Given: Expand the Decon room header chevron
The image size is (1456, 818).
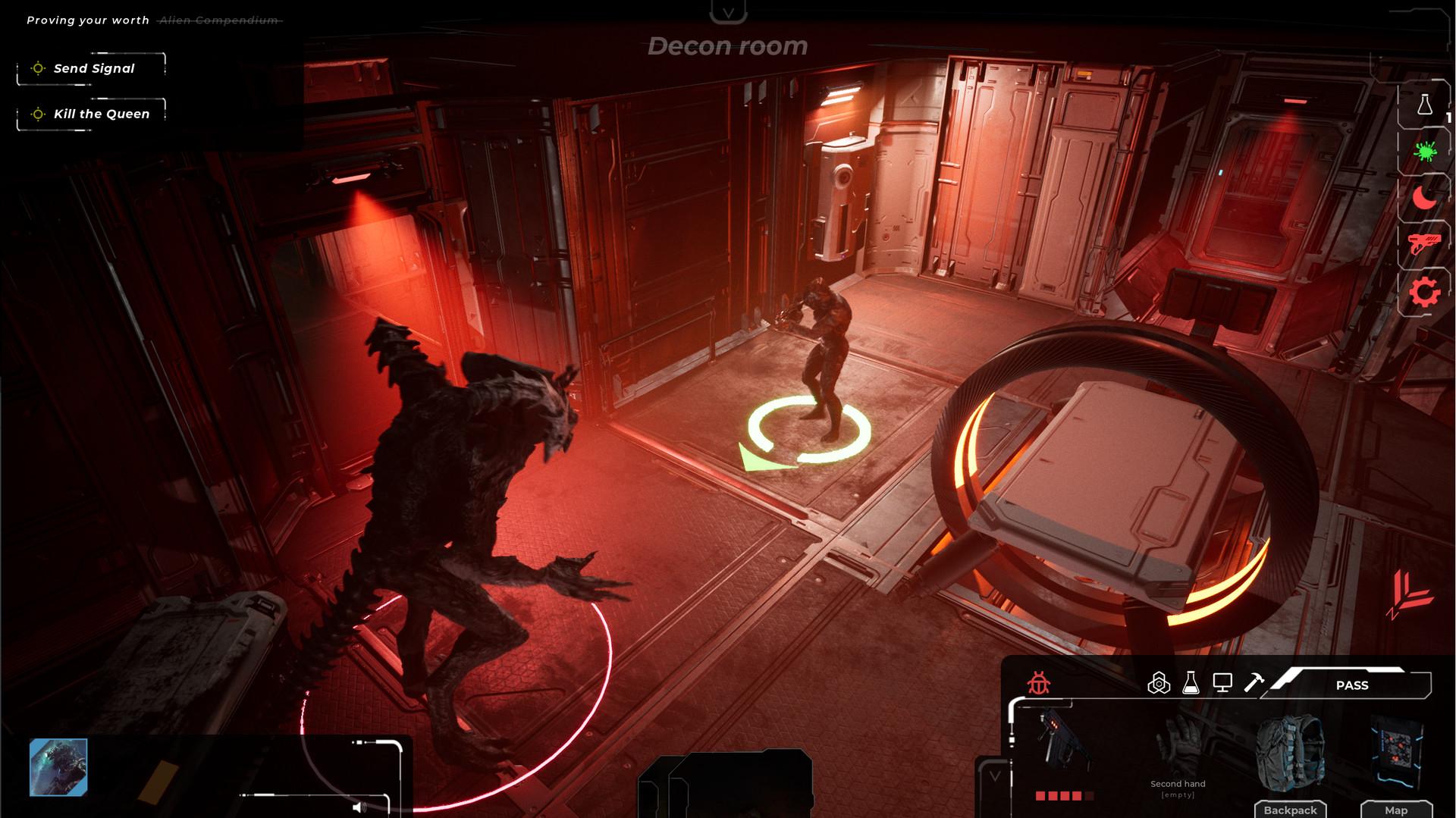Looking at the screenshot, I should pyautogui.click(x=727, y=12).
